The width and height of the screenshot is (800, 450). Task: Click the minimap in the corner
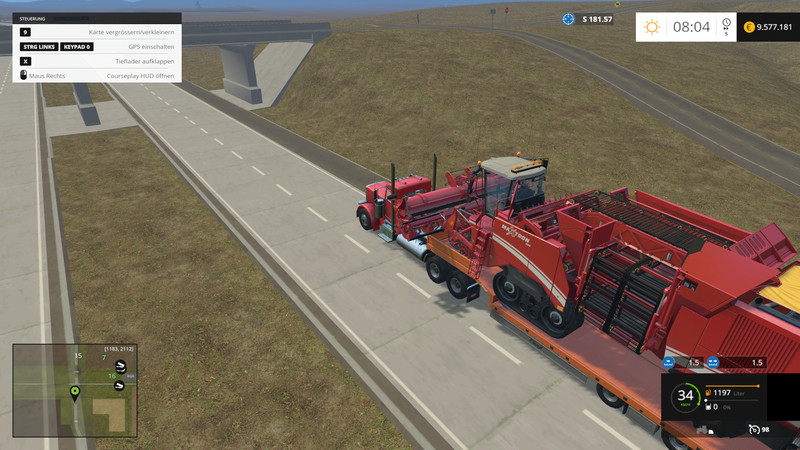click(x=74, y=390)
